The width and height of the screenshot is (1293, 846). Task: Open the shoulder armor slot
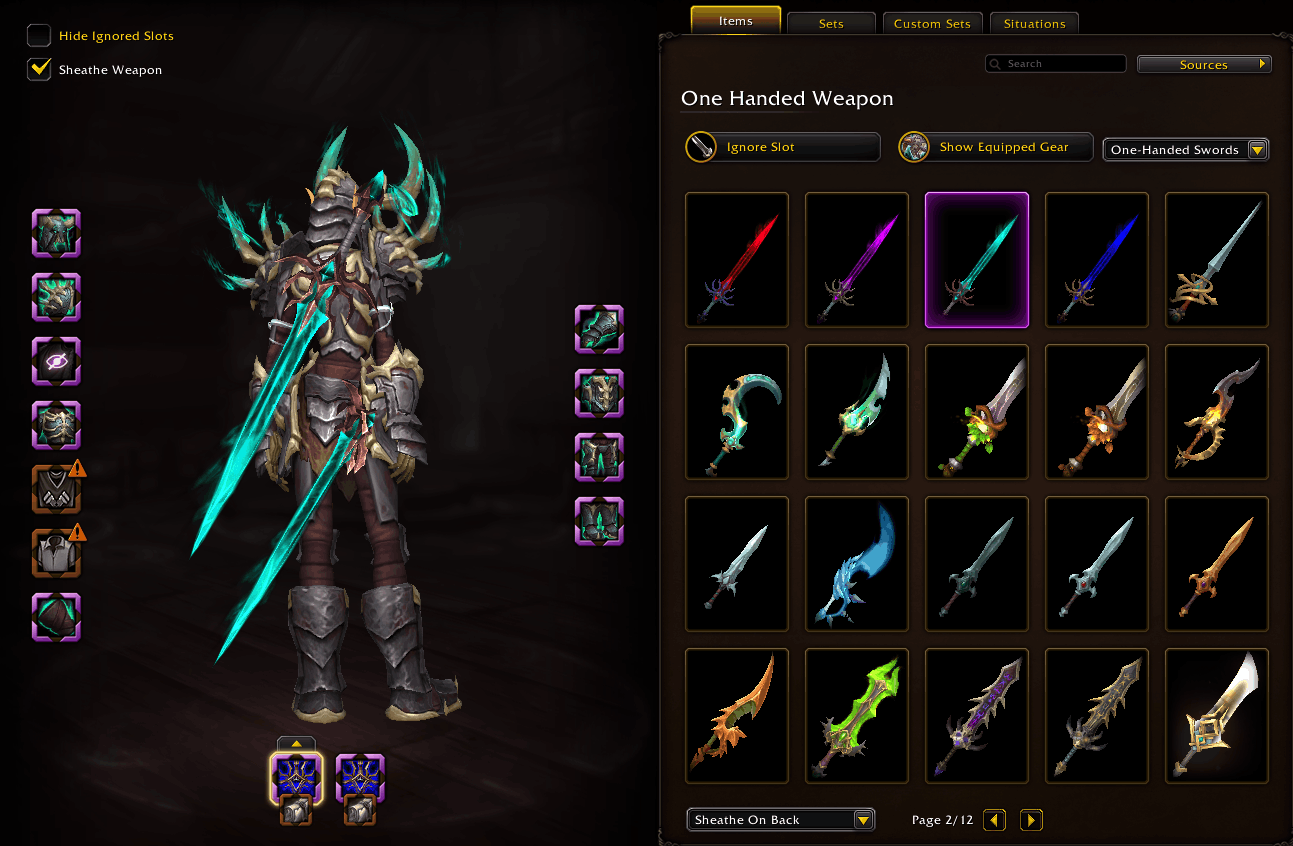pyautogui.click(x=56, y=297)
